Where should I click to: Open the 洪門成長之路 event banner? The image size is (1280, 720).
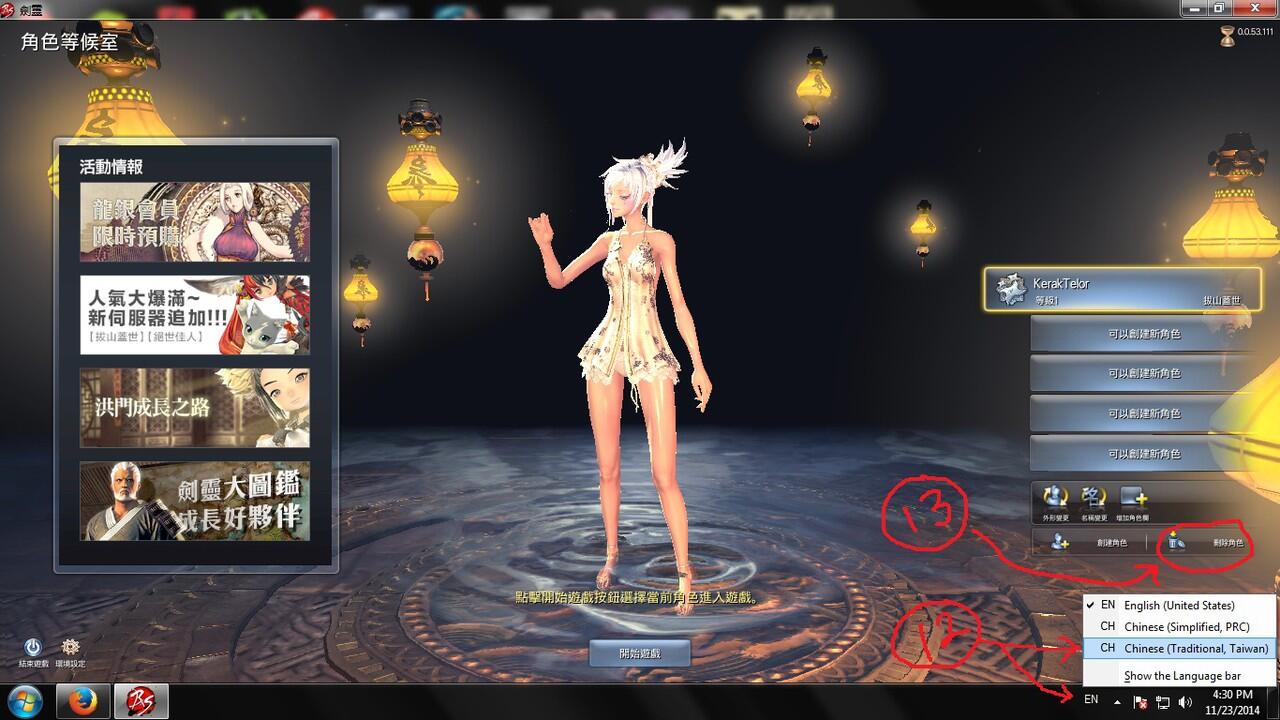[x=195, y=407]
